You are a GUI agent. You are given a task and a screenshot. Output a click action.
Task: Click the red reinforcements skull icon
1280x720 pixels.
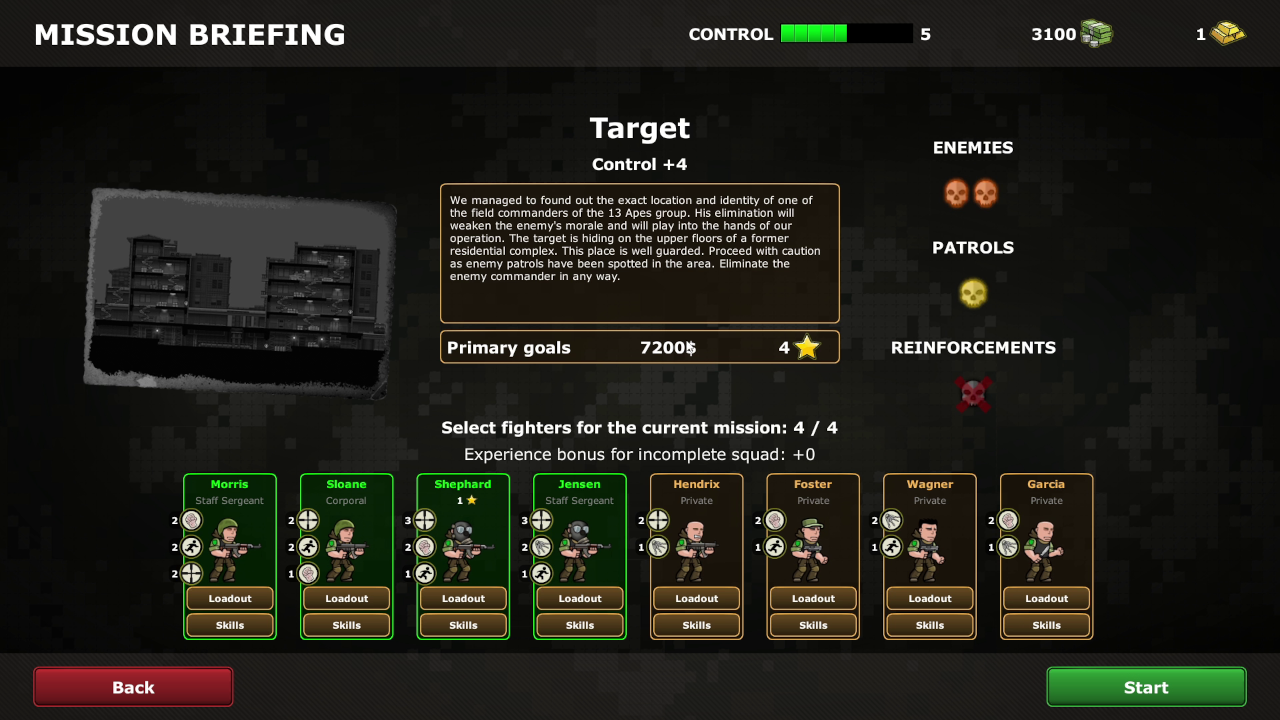[x=972, y=393]
